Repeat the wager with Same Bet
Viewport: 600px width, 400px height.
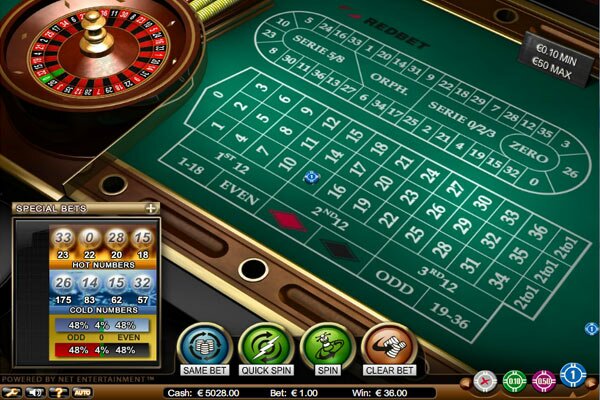[204, 347]
